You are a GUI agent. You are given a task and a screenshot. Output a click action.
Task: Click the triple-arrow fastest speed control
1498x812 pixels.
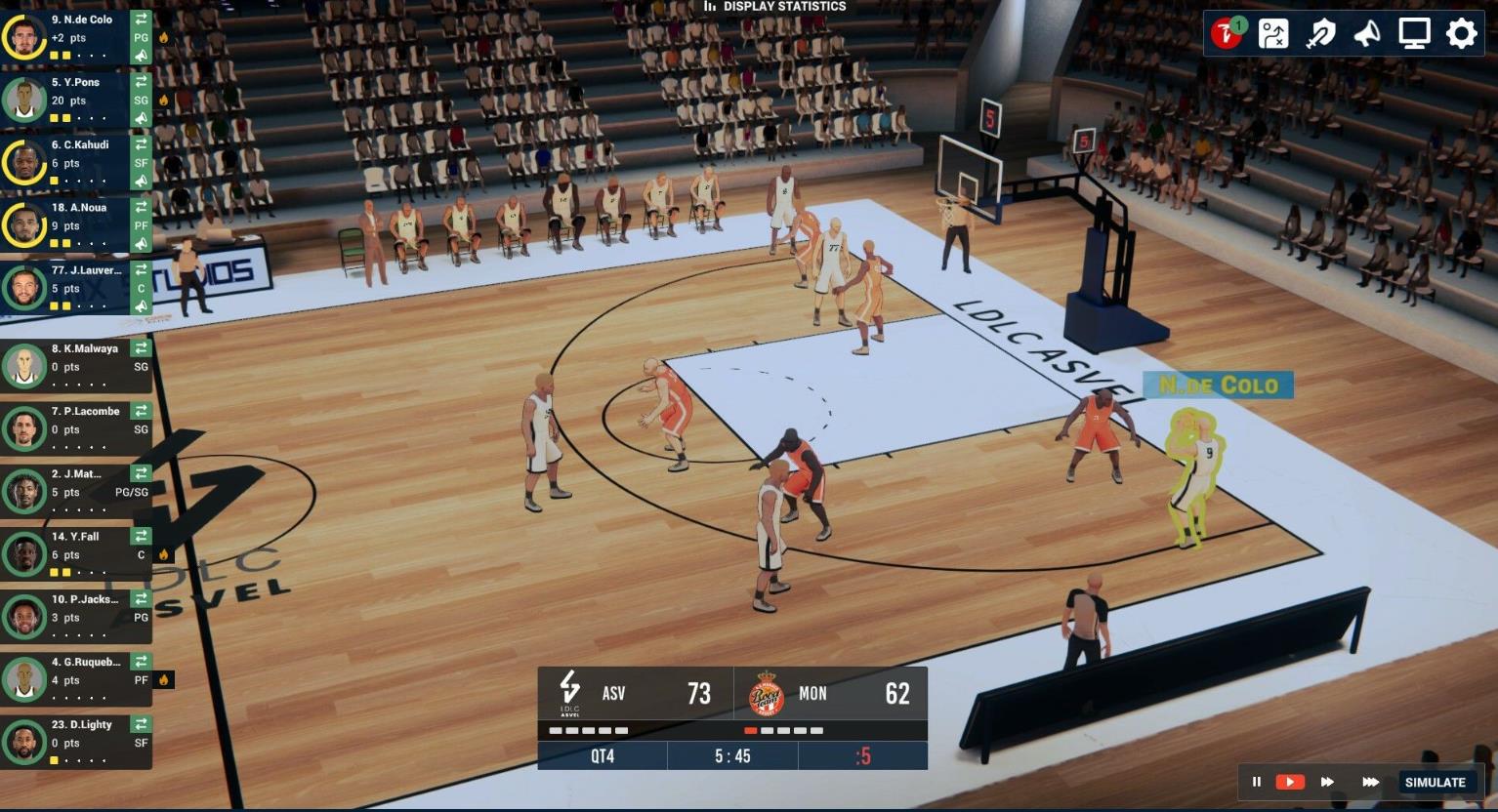click(x=1372, y=782)
